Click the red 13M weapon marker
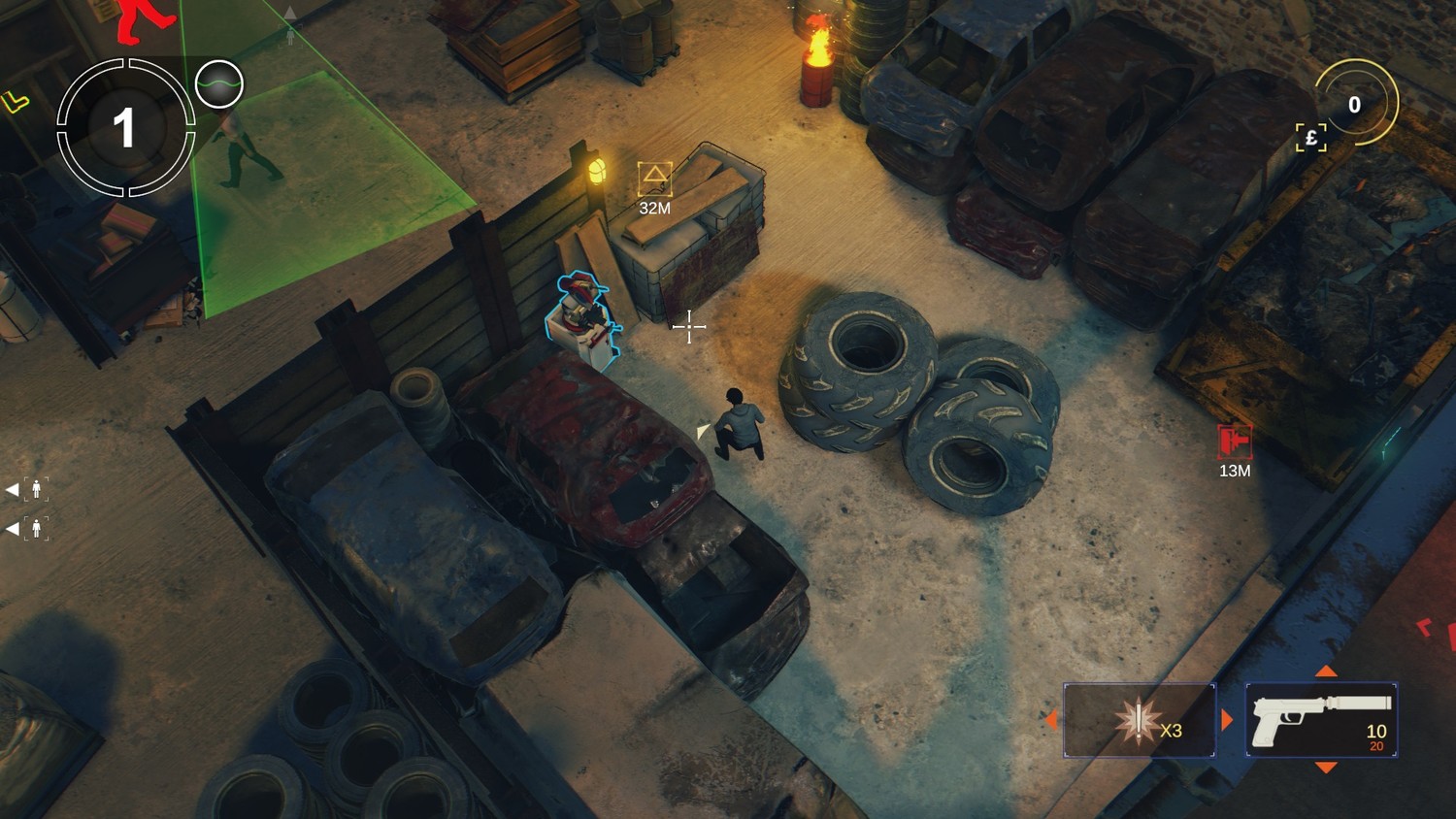 1234,442
